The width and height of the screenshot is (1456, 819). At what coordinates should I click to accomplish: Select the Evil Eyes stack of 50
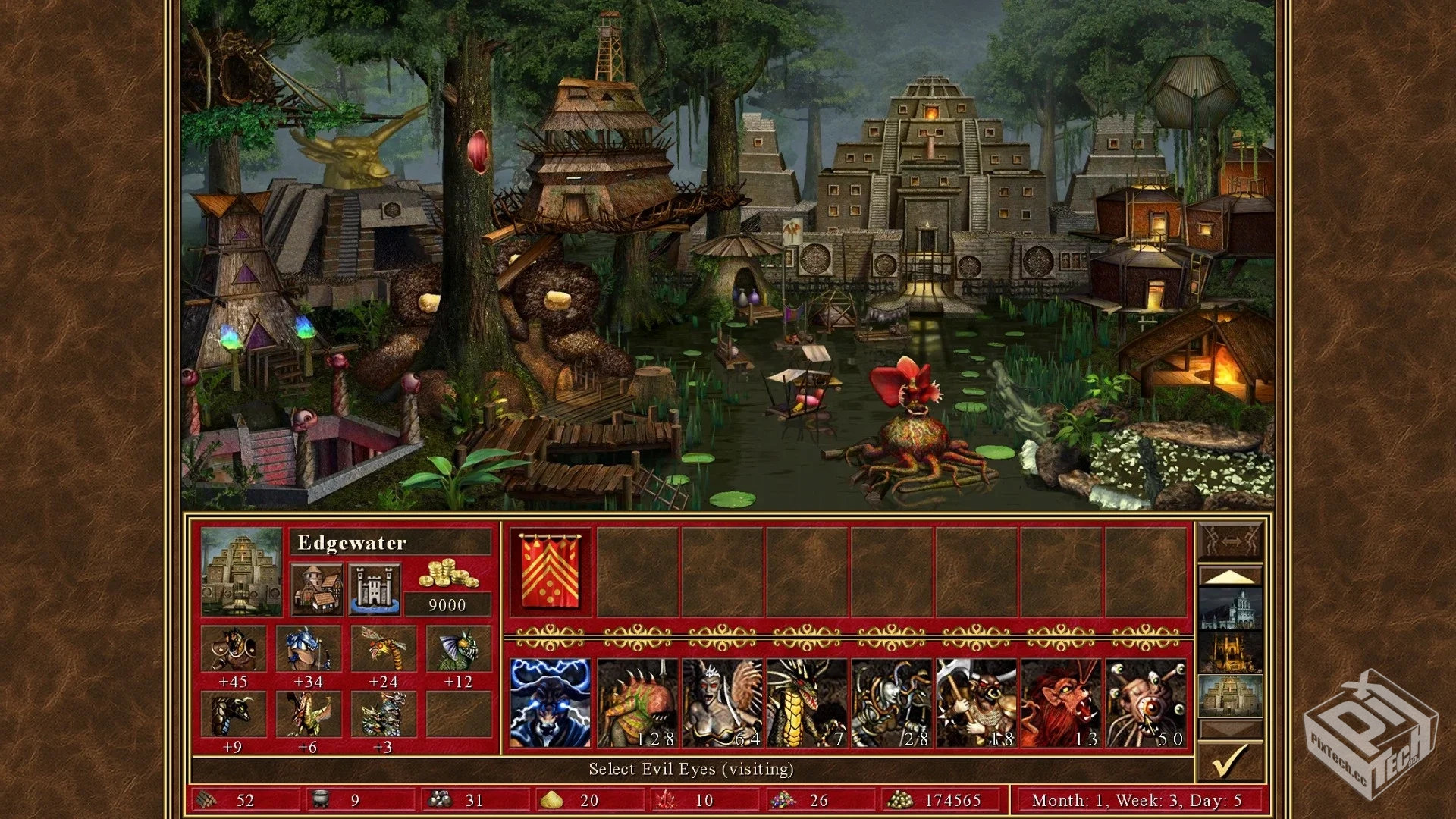pos(1147,703)
